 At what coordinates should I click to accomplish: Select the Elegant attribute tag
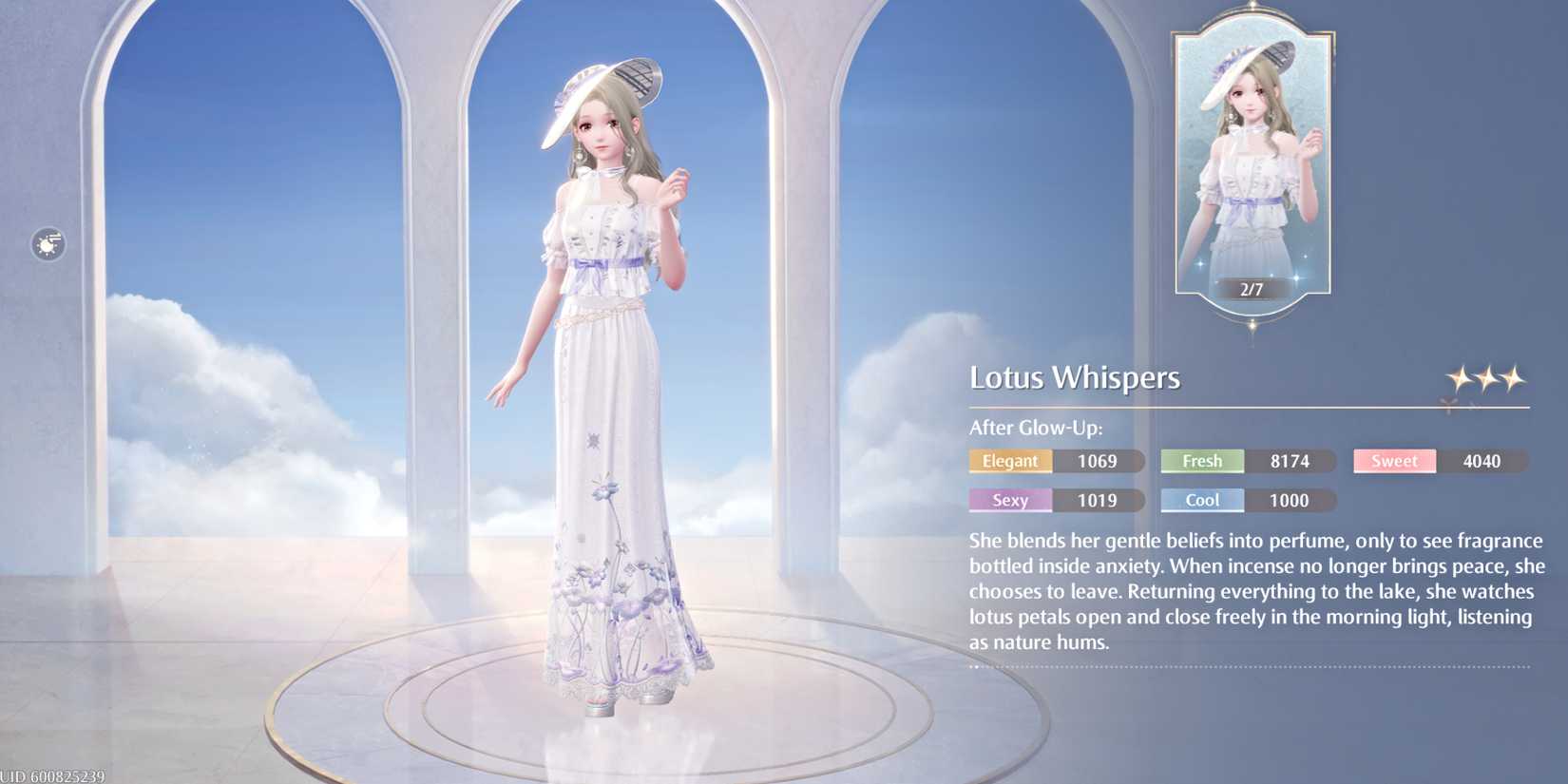coord(1010,461)
